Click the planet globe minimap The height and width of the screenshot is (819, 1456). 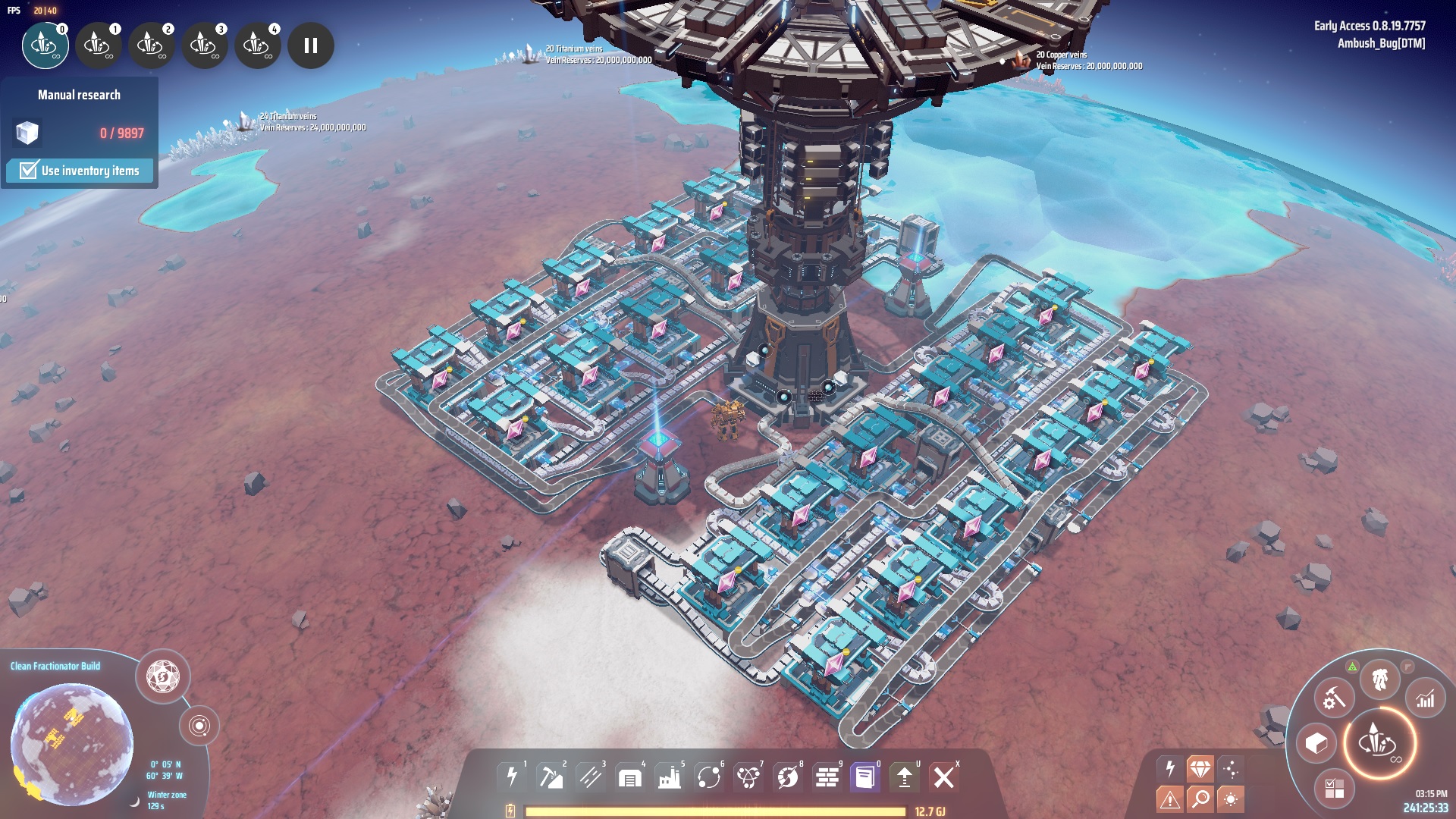pos(72,743)
